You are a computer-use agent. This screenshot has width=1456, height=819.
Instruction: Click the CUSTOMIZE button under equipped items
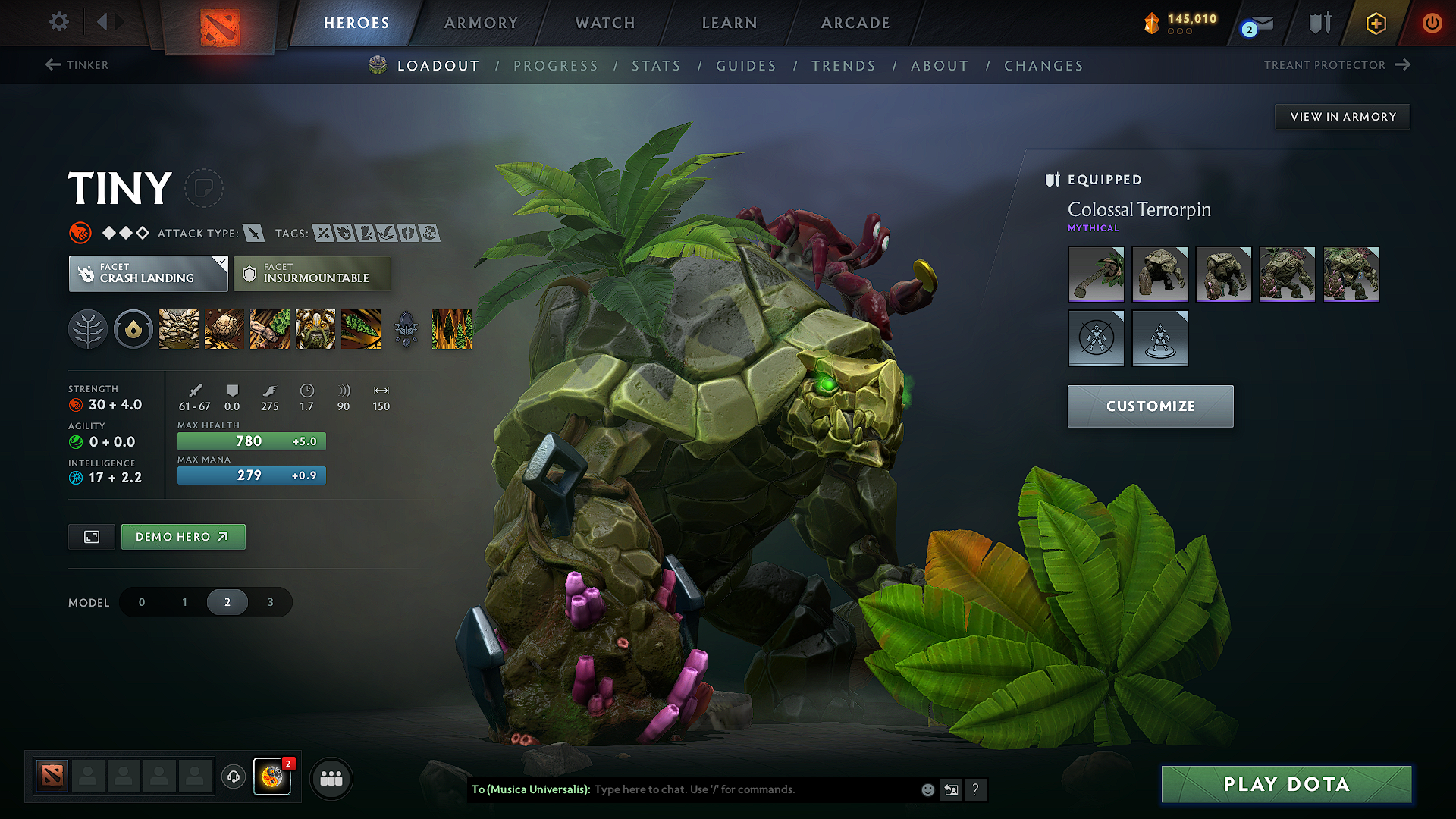[x=1150, y=406]
